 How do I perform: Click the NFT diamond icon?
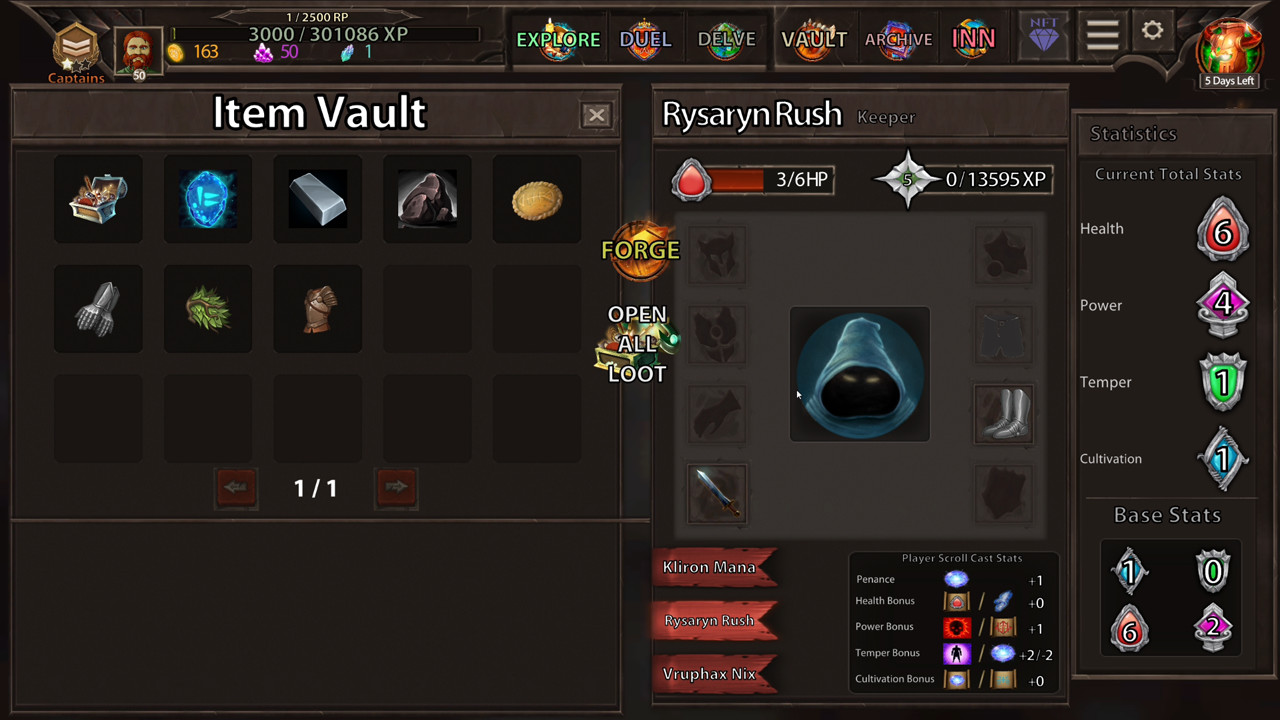click(x=1043, y=35)
